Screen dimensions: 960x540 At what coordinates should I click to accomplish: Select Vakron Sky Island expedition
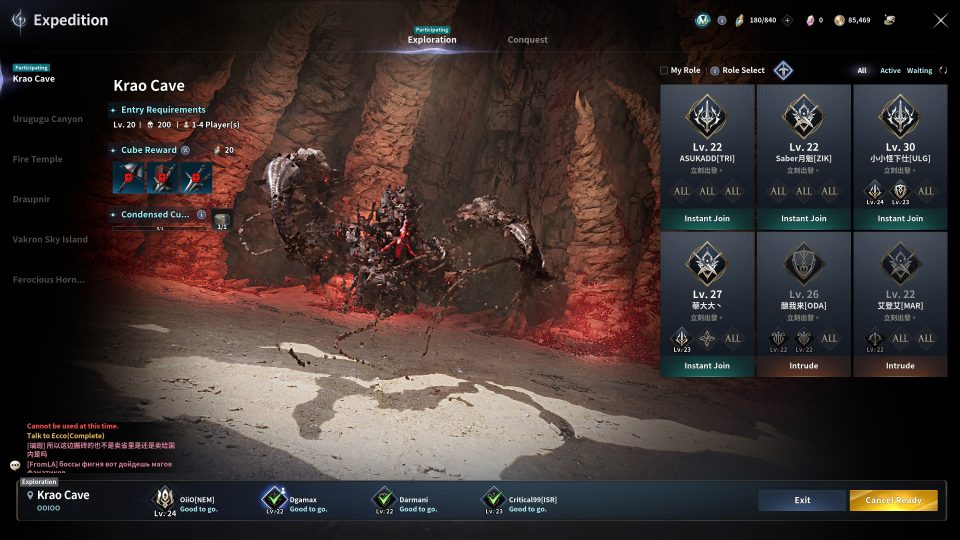click(50, 239)
